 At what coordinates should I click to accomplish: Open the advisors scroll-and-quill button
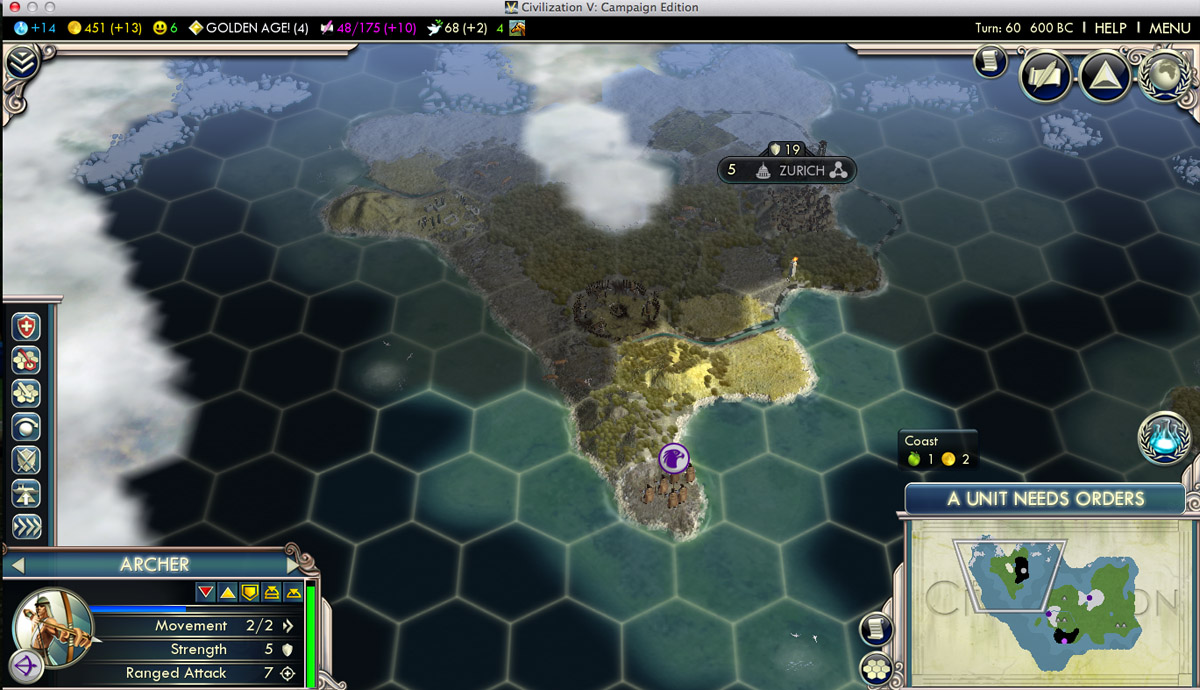(x=1045, y=76)
